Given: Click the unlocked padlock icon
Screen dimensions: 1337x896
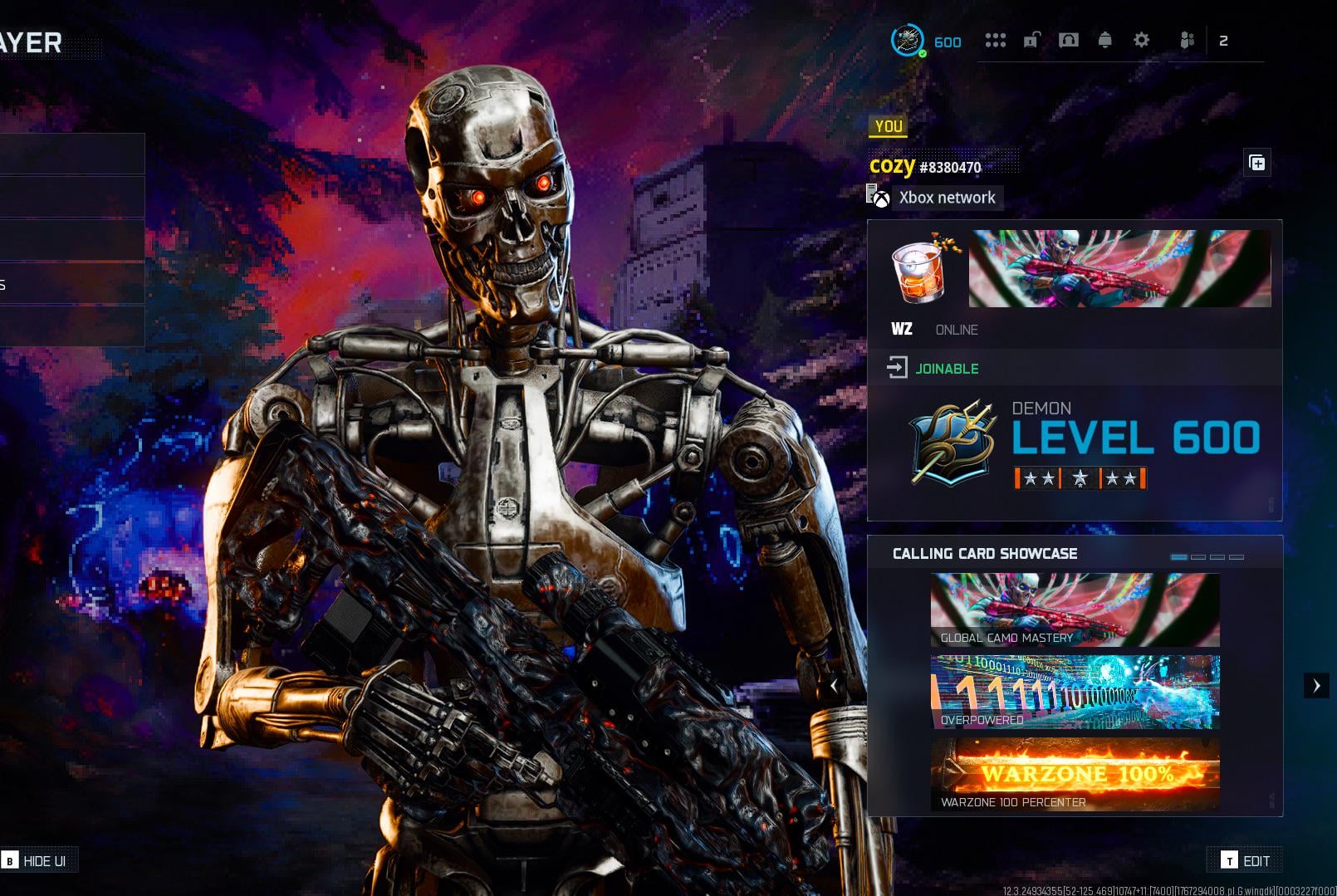Looking at the screenshot, I should coord(1031,40).
